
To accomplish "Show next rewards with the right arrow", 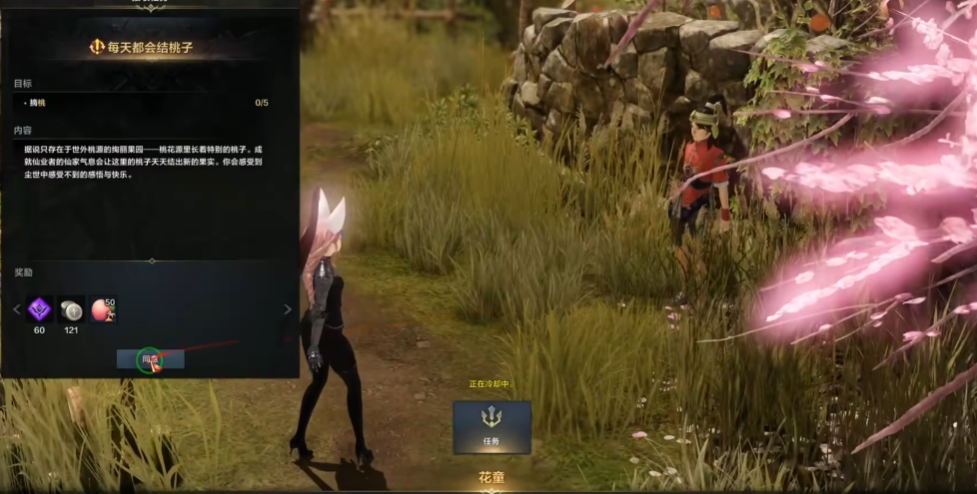I will pyautogui.click(x=287, y=310).
